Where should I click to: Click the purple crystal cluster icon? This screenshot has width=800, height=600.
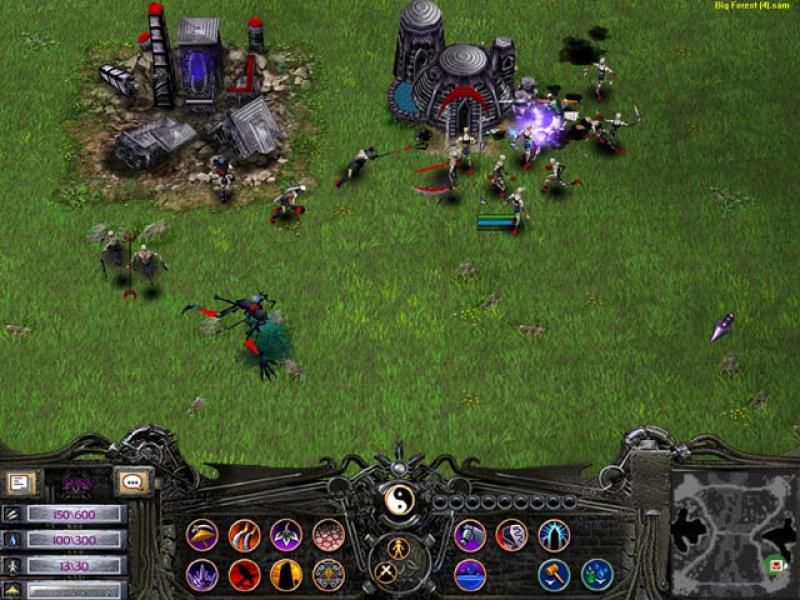(x=202, y=575)
